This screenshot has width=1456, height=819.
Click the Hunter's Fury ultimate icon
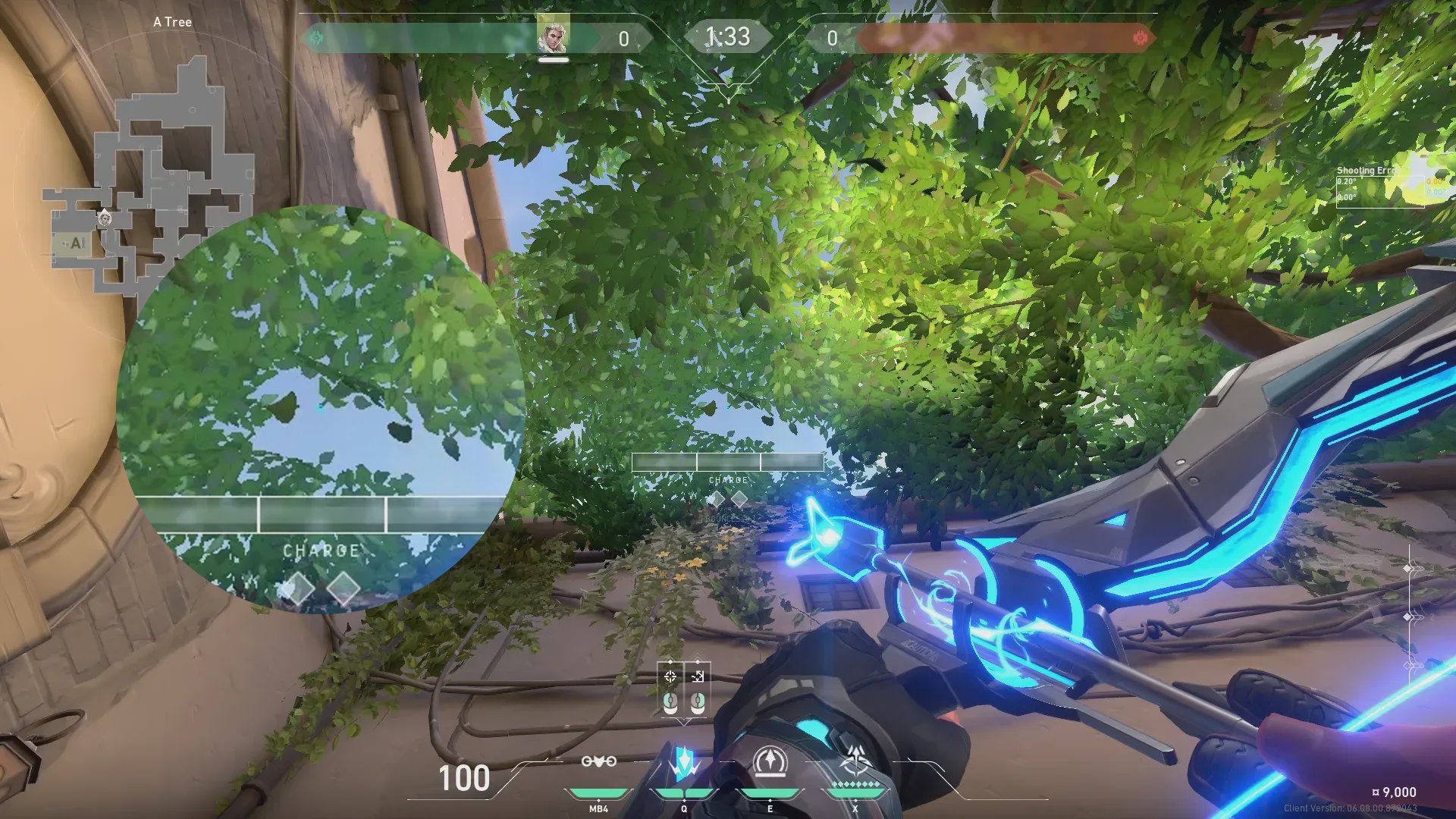[x=856, y=761]
